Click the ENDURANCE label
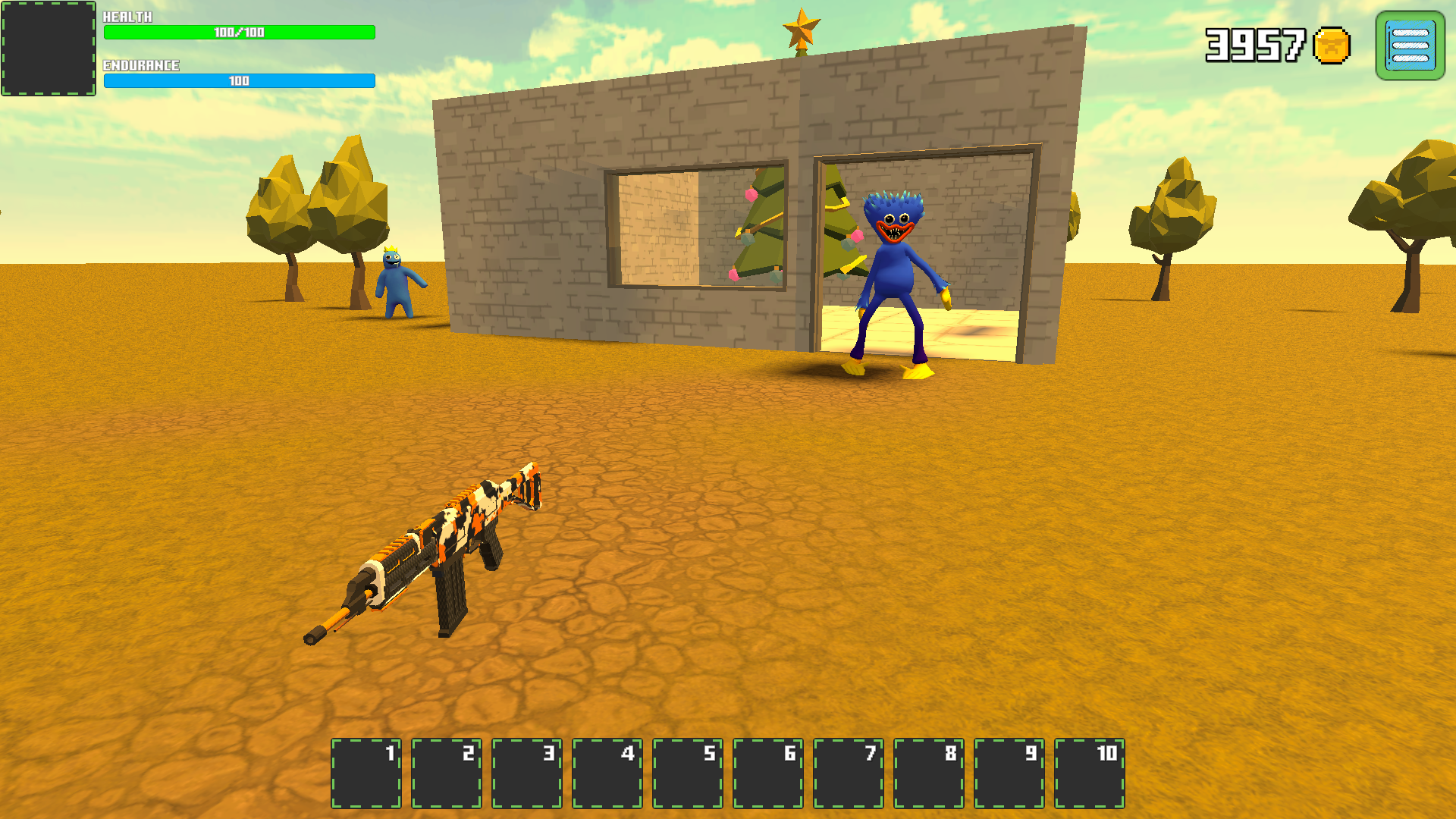This screenshot has width=1456, height=819. click(141, 66)
